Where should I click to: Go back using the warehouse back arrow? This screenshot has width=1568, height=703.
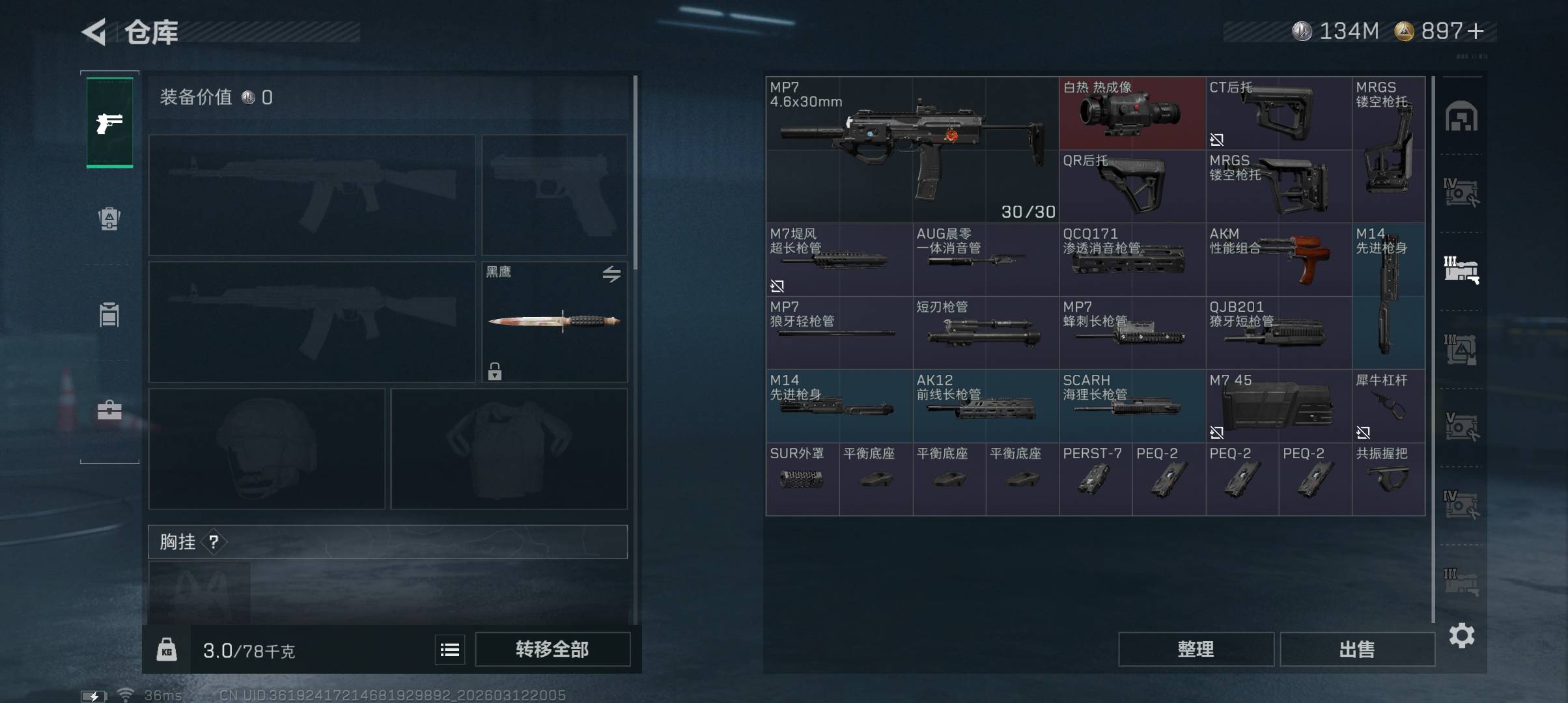pyautogui.click(x=94, y=32)
